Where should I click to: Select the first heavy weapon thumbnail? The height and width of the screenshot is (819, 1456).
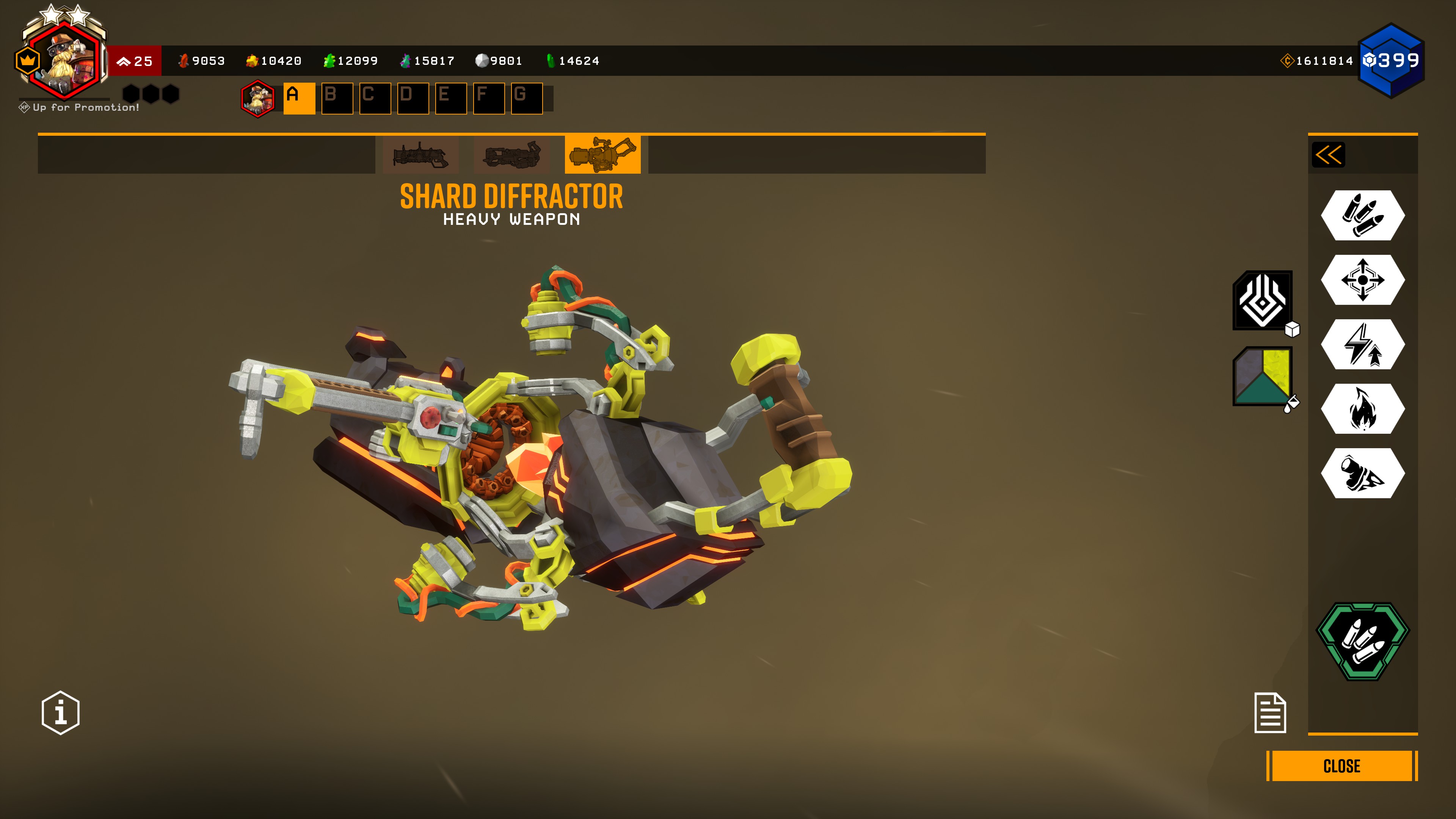pos(420,155)
